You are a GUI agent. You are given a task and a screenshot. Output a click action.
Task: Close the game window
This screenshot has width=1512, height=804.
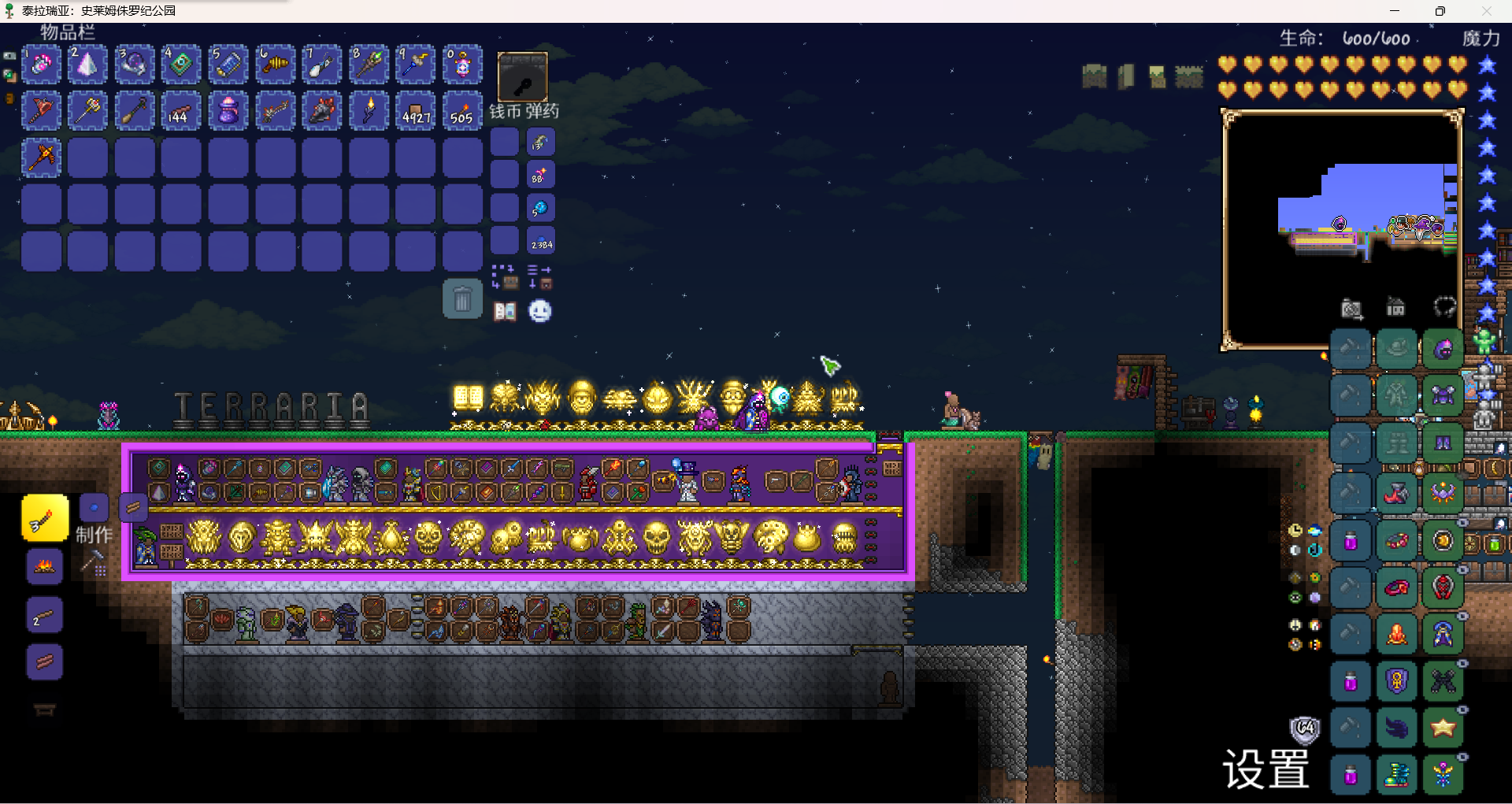point(1487,11)
